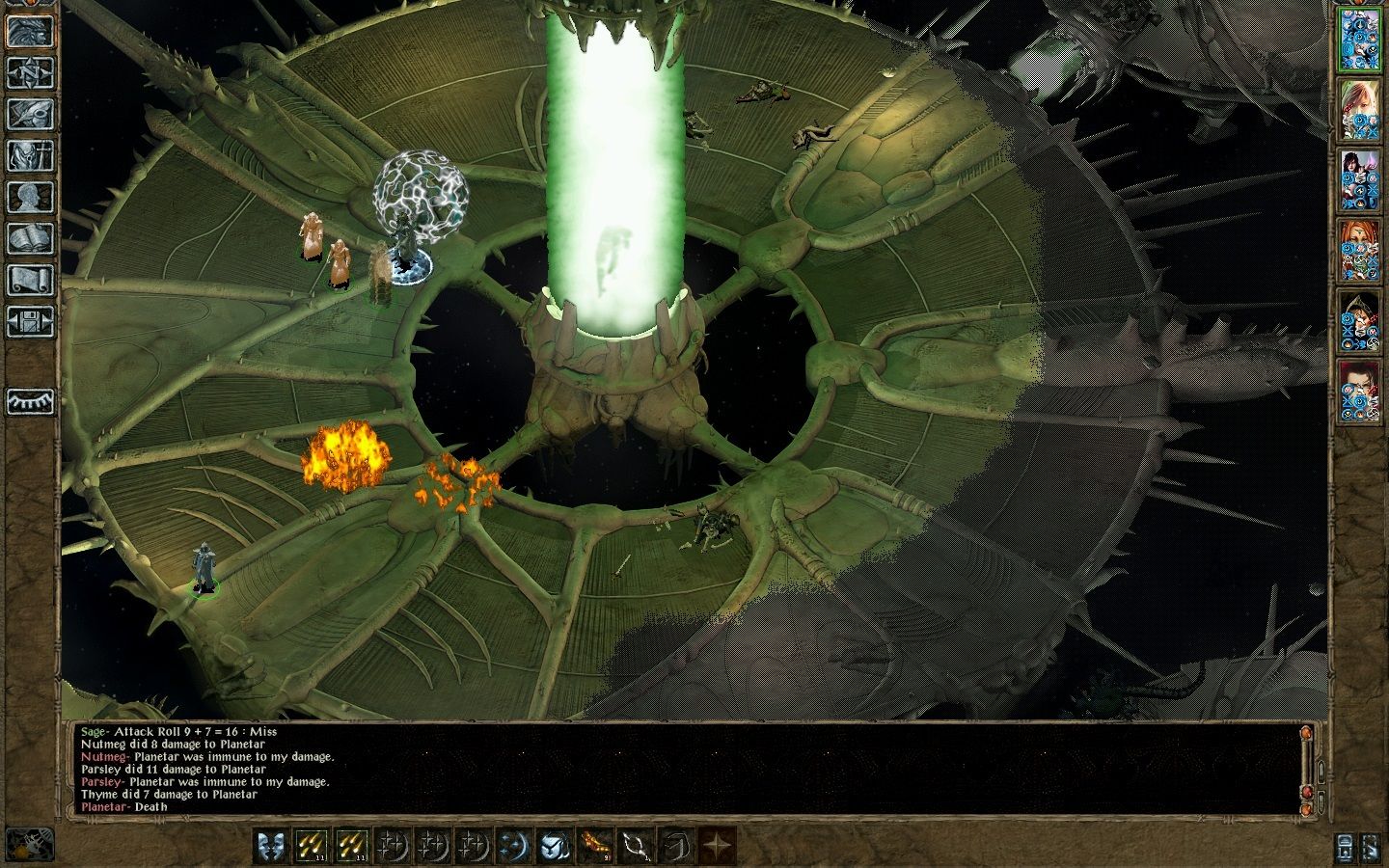The width and height of the screenshot is (1389, 868).
Task: View the character record head icon
Action: (x=29, y=198)
